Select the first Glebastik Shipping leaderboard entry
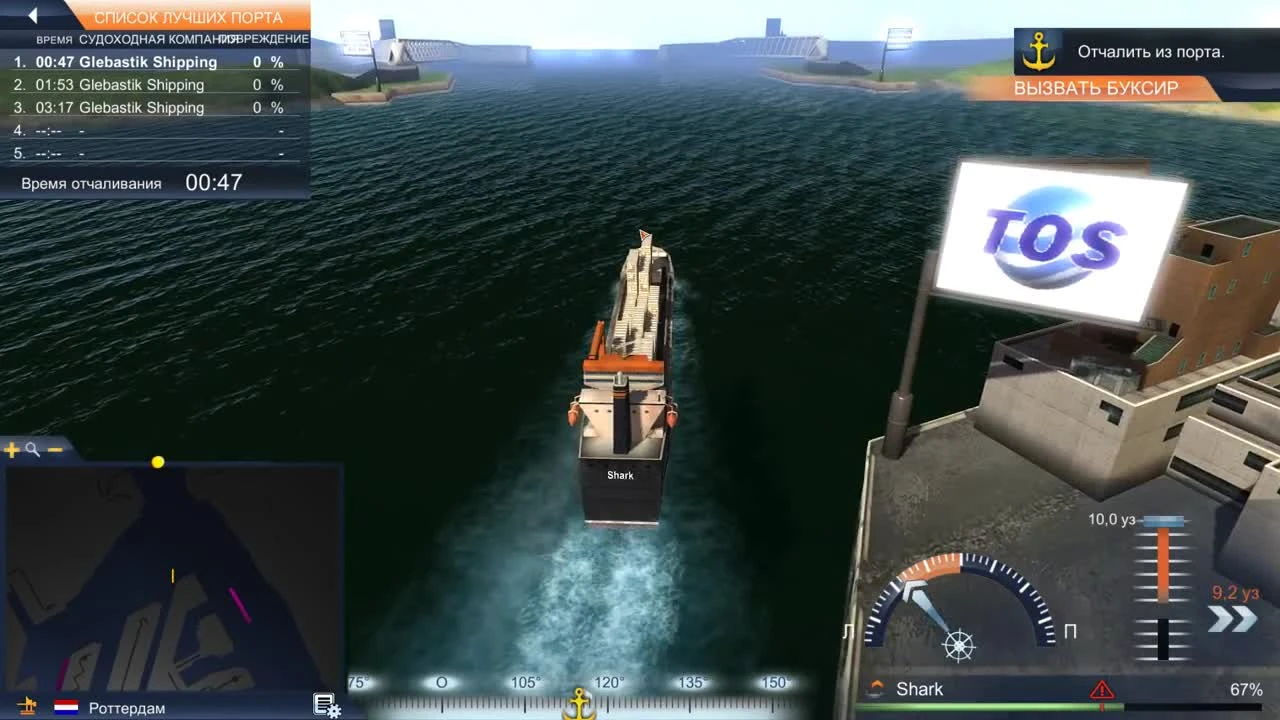Screen dimensions: 1280x720 pyautogui.click(x=140, y=62)
